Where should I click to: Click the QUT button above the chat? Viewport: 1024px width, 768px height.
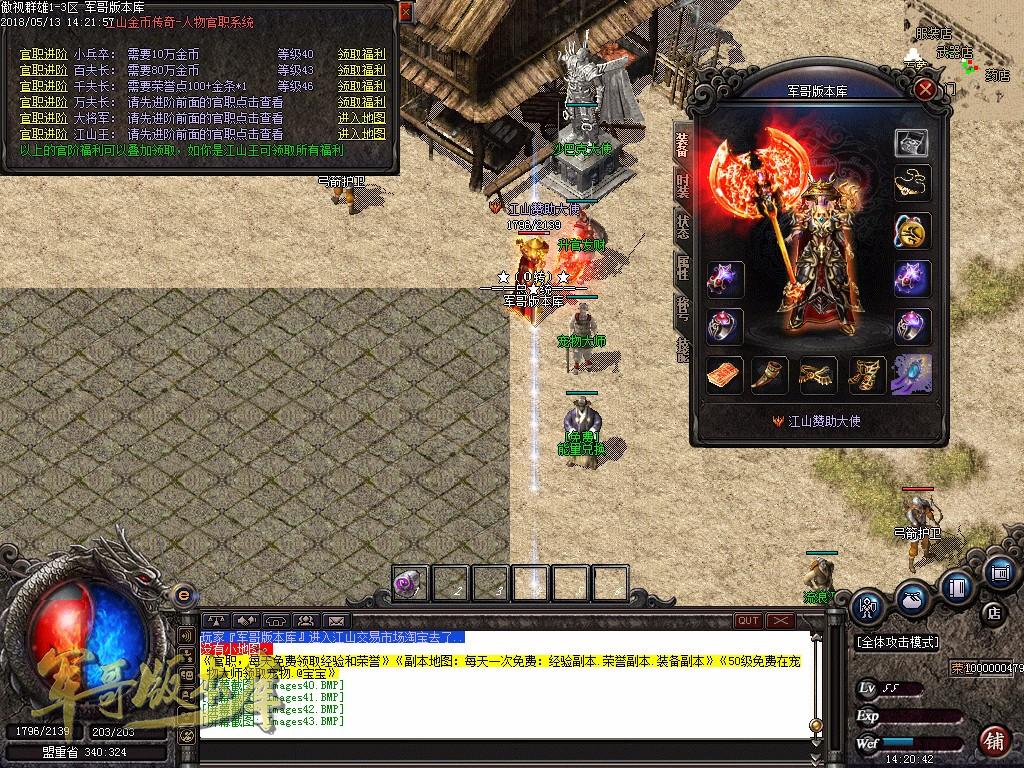click(748, 620)
